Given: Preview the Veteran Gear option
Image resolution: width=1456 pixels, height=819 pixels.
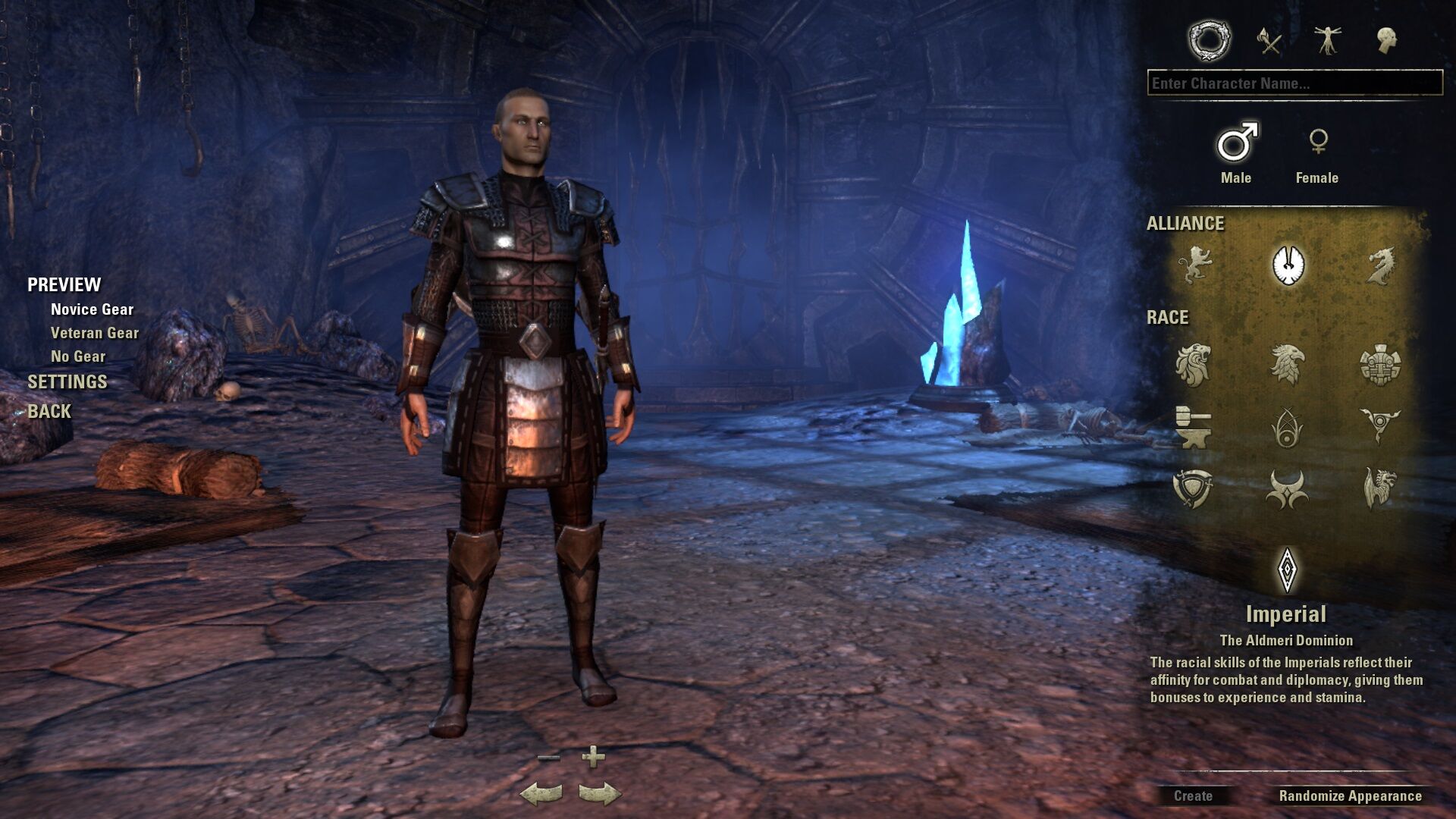Looking at the screenshot, I should (x=95, y=333).
